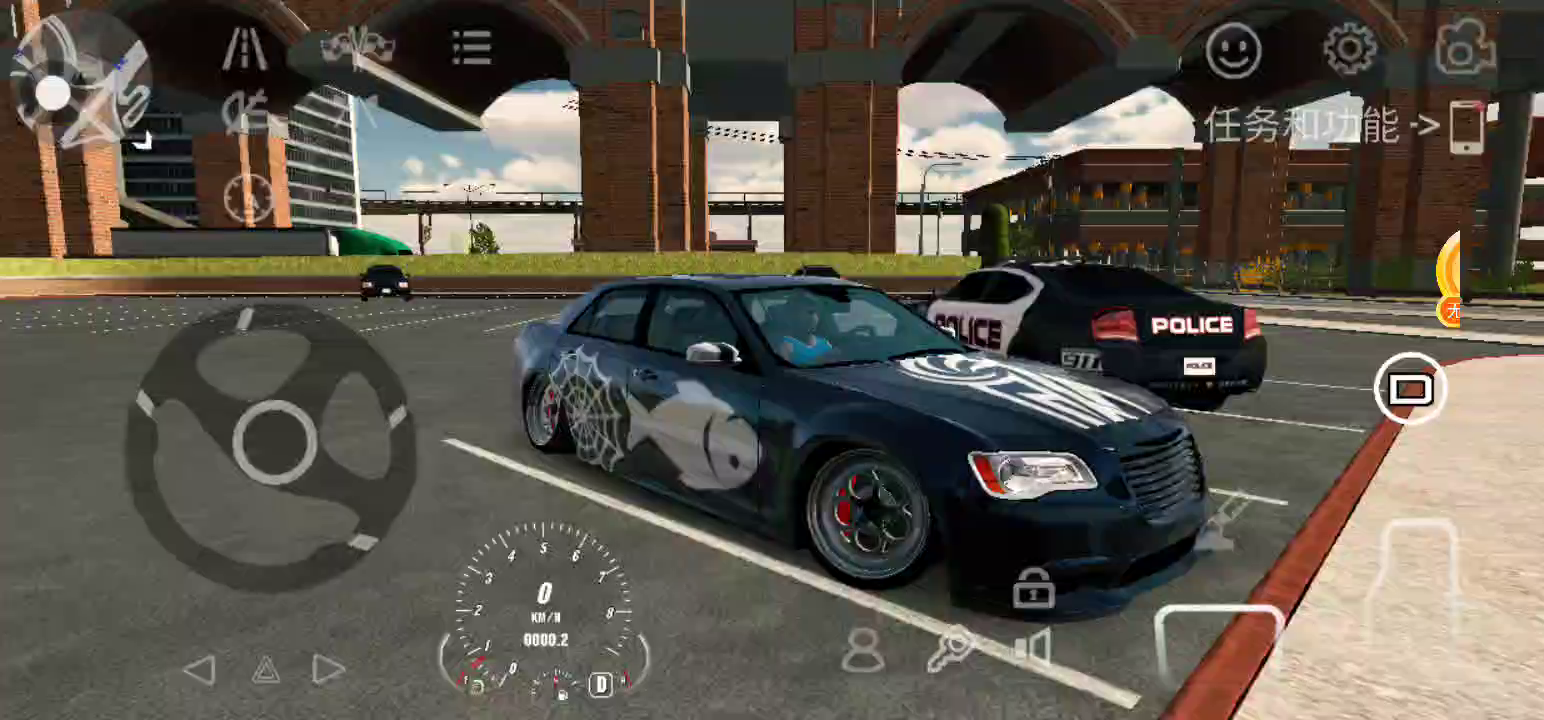Tap the person icon to exit car

point(862,649)
